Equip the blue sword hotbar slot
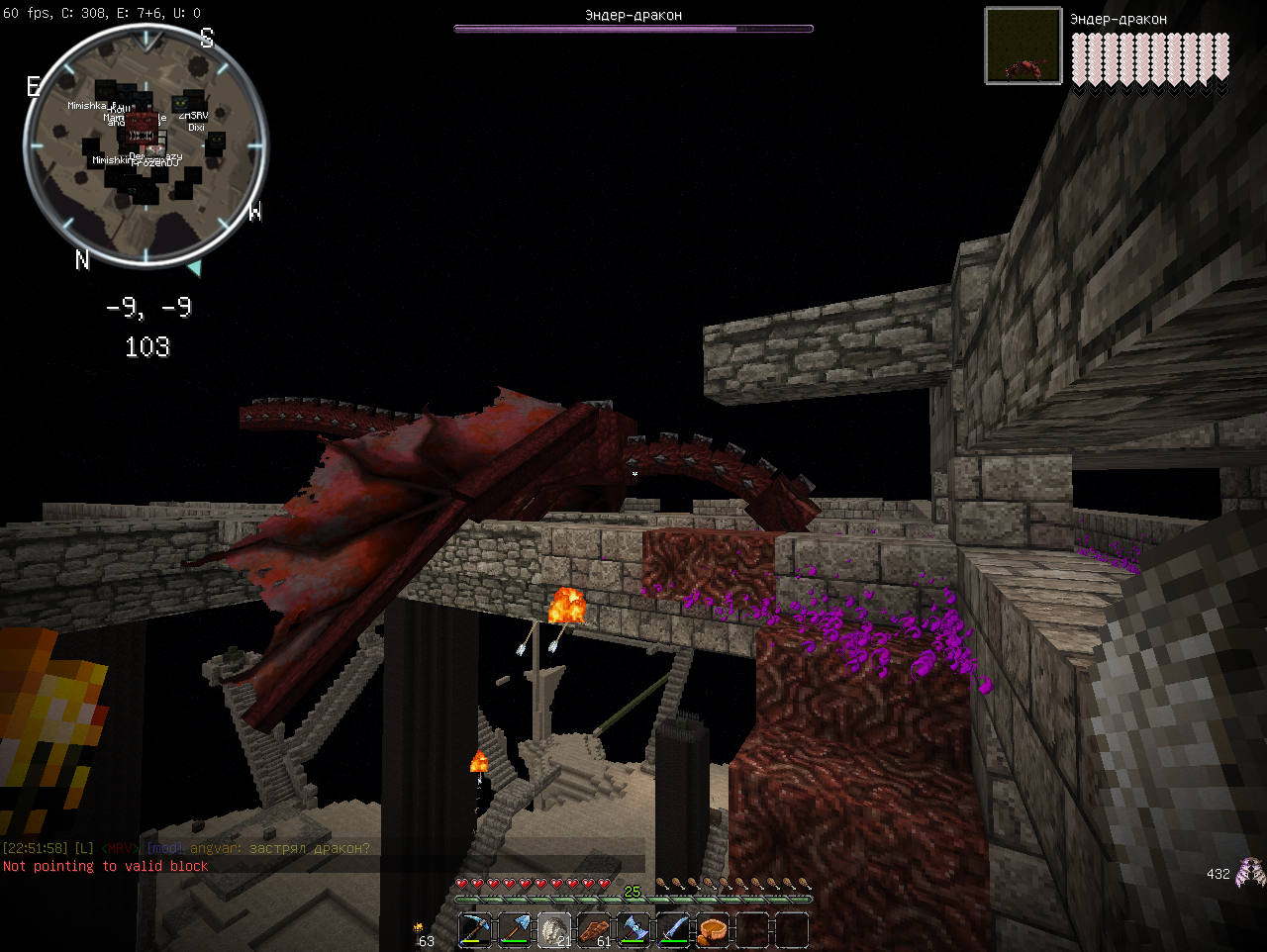The image size is (1267, 952). coord(673,930)
